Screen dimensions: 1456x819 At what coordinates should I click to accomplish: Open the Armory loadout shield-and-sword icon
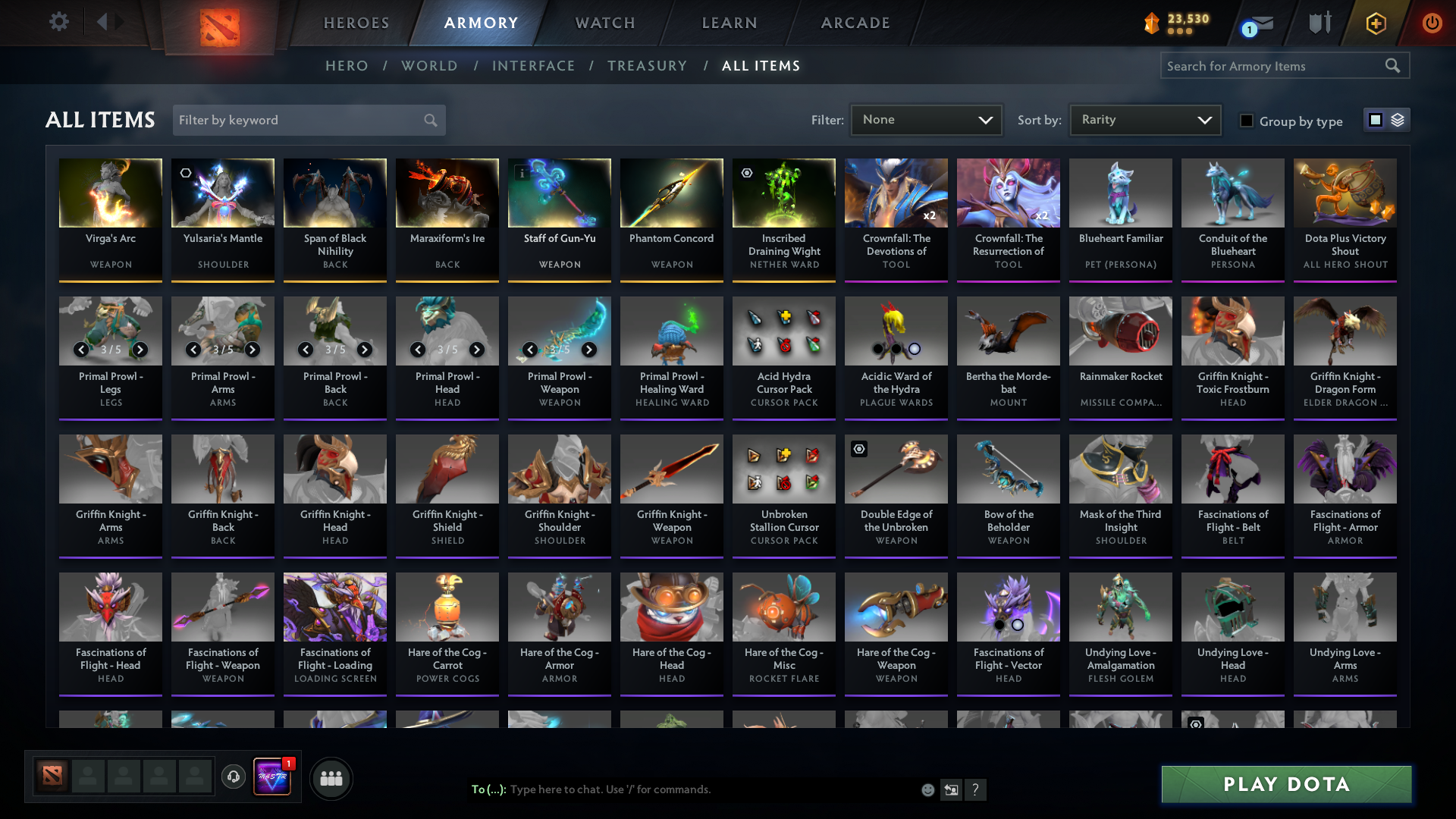pos(1319,22)
